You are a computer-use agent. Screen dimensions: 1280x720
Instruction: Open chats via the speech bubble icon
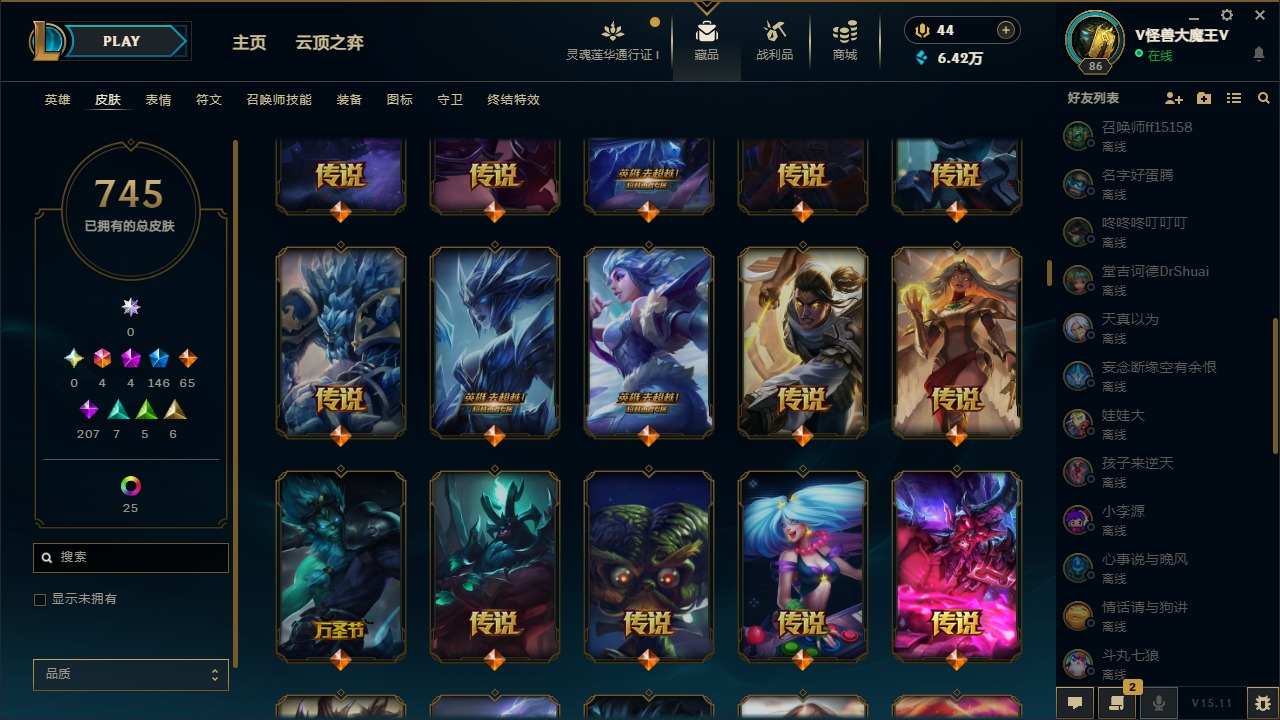pyautogui.click(x=1075, y=703)
